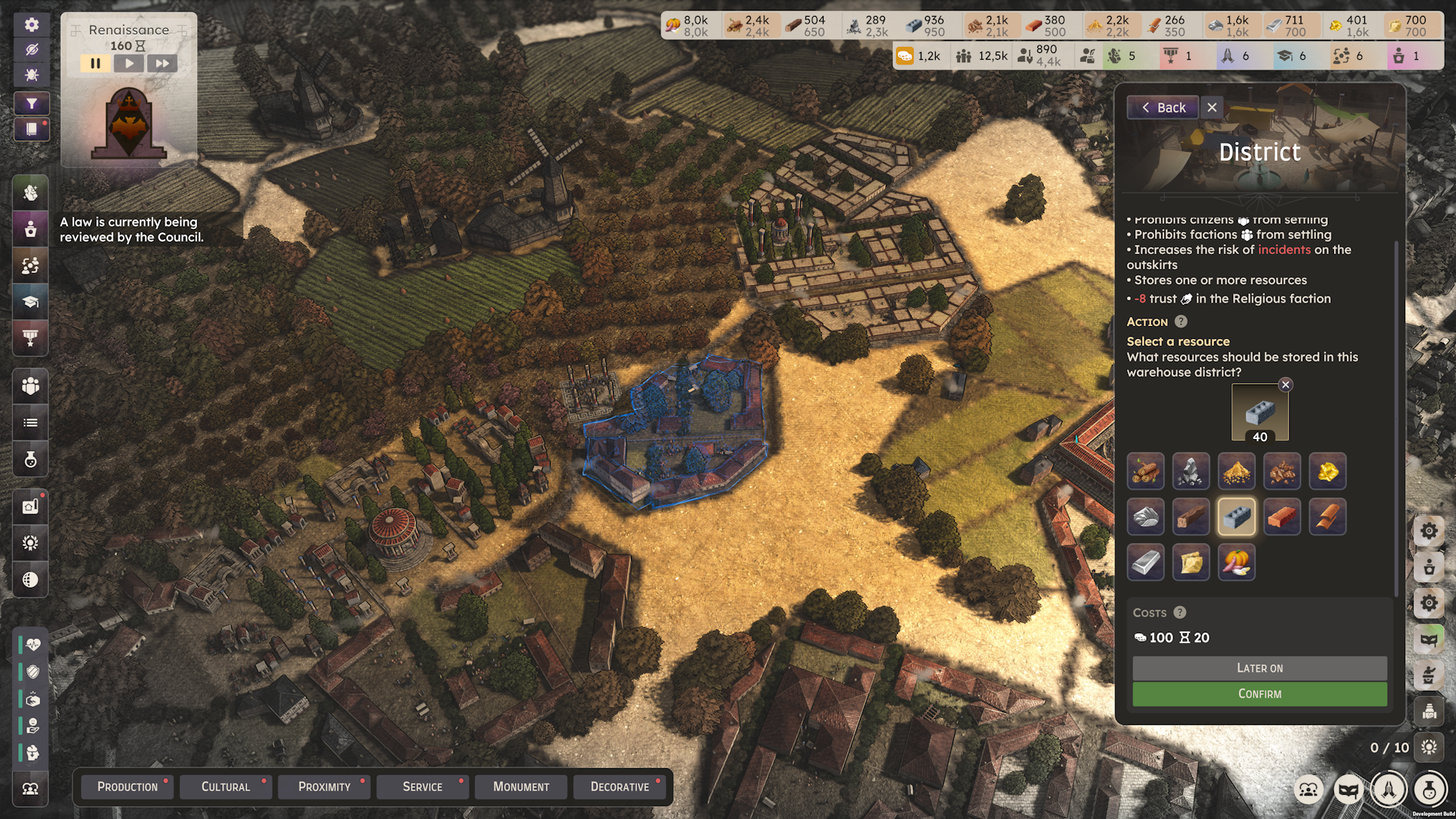Open the Action help question mark
The image size is (1456, 819).
(1181, 322)
